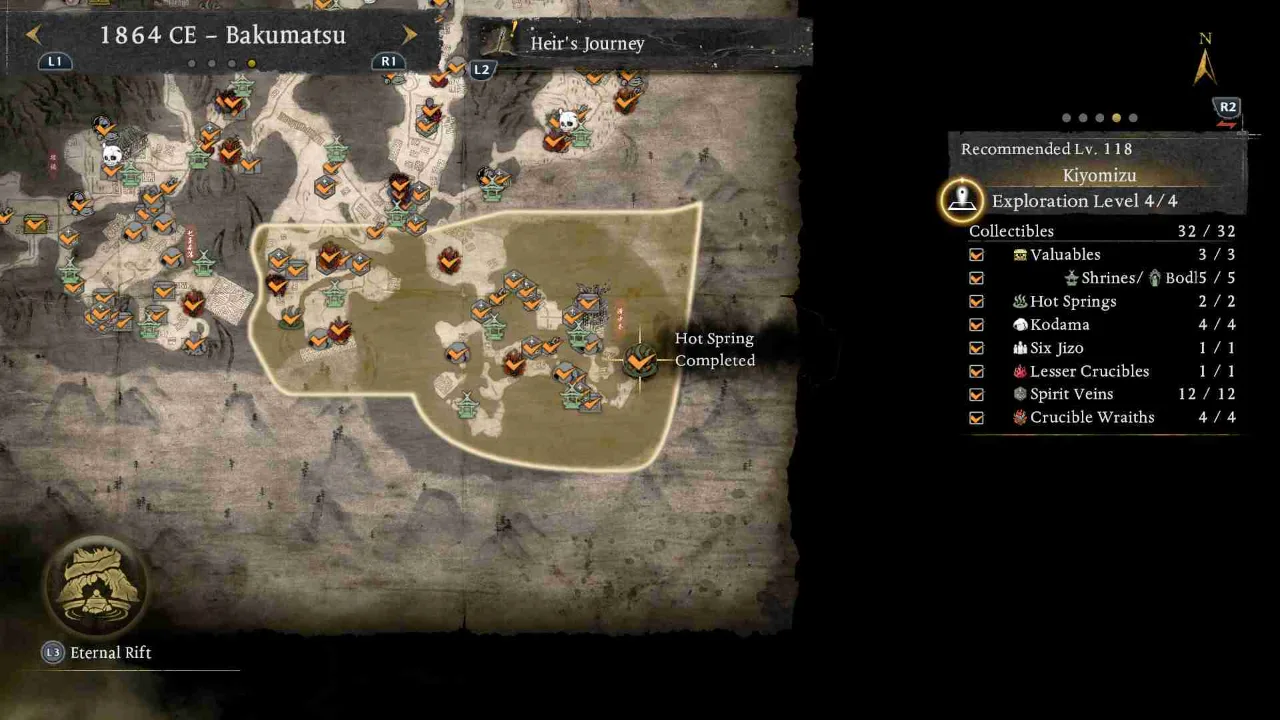The width and height of the screenshot is (1280, 720).
Task: Toggle the Shrines collectible checkbox
Action: pyautogui.click(x=976, y=278)
